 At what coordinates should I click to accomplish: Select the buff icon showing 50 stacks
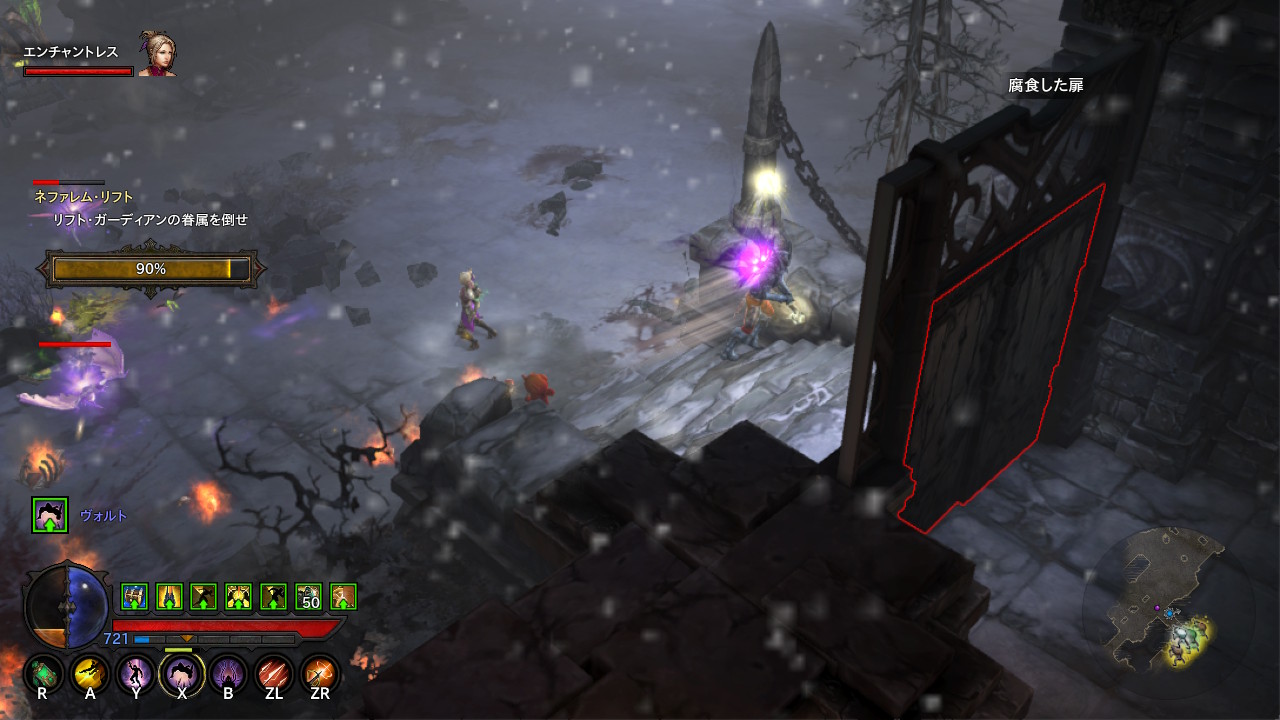coord(308,597)
